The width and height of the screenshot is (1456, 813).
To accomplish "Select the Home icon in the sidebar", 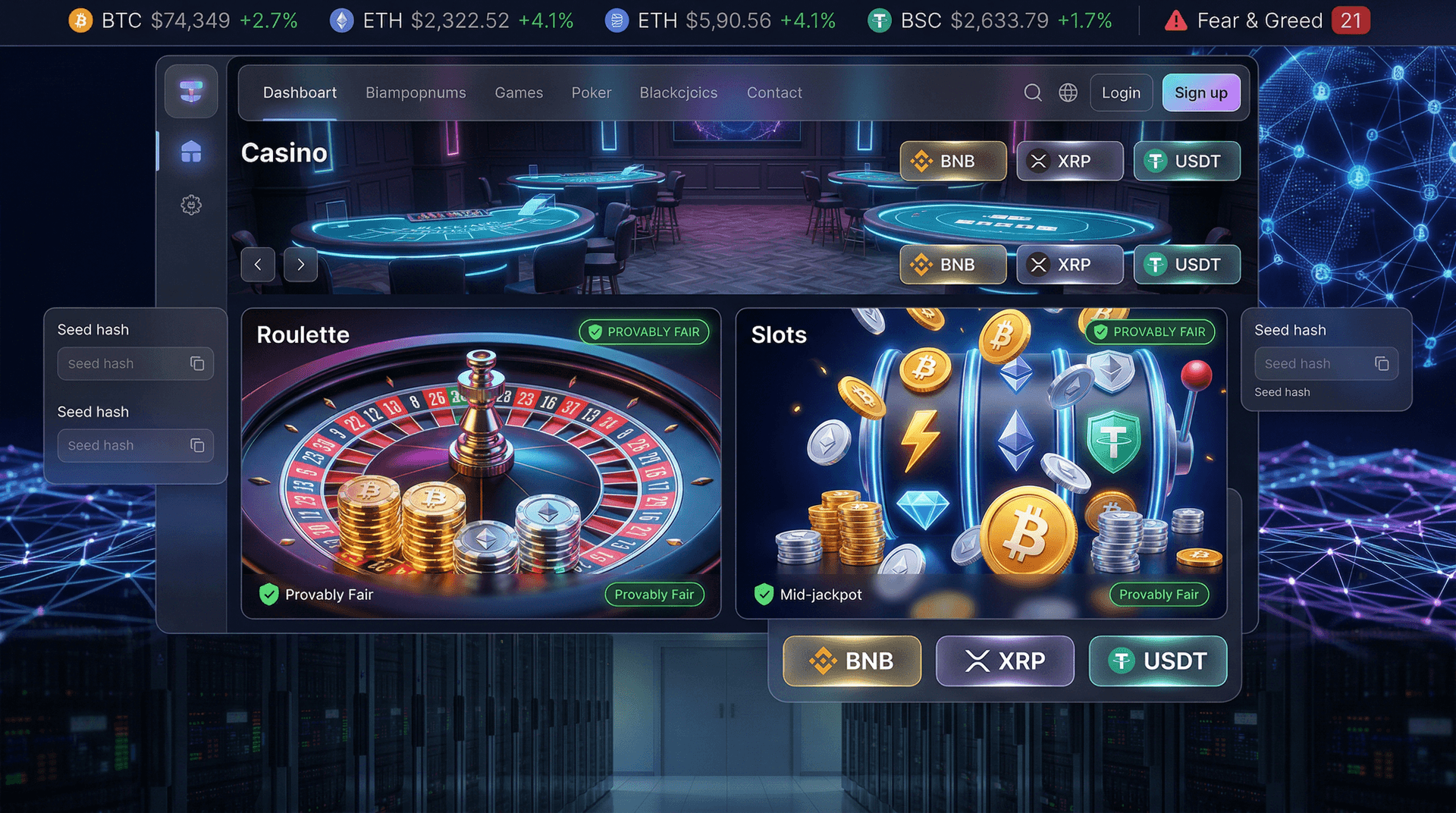I will point(191,152).
